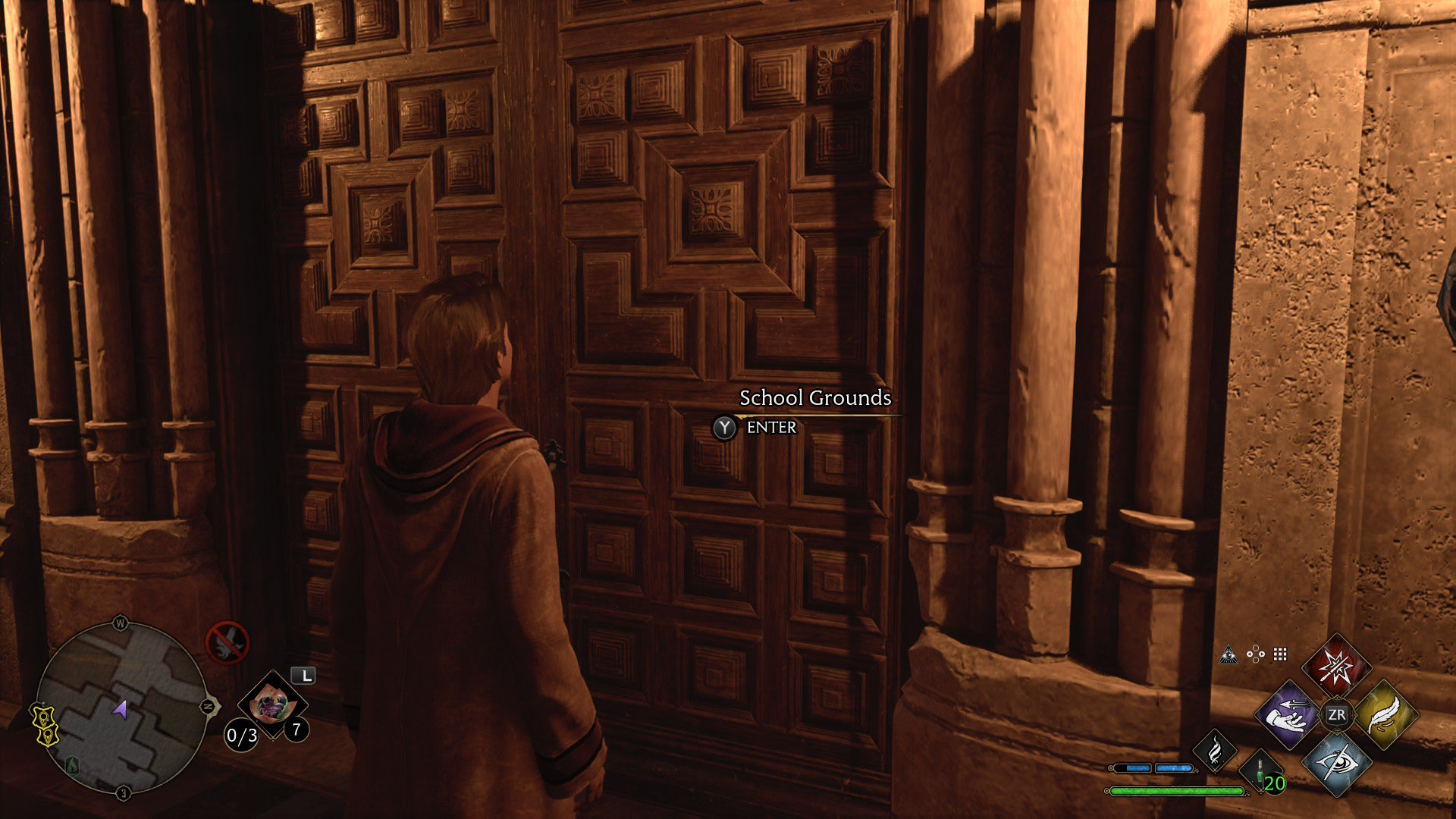Select the Wiggenweld potion slot
This screenshot has width=1456, height=819.
(1261, 773)
